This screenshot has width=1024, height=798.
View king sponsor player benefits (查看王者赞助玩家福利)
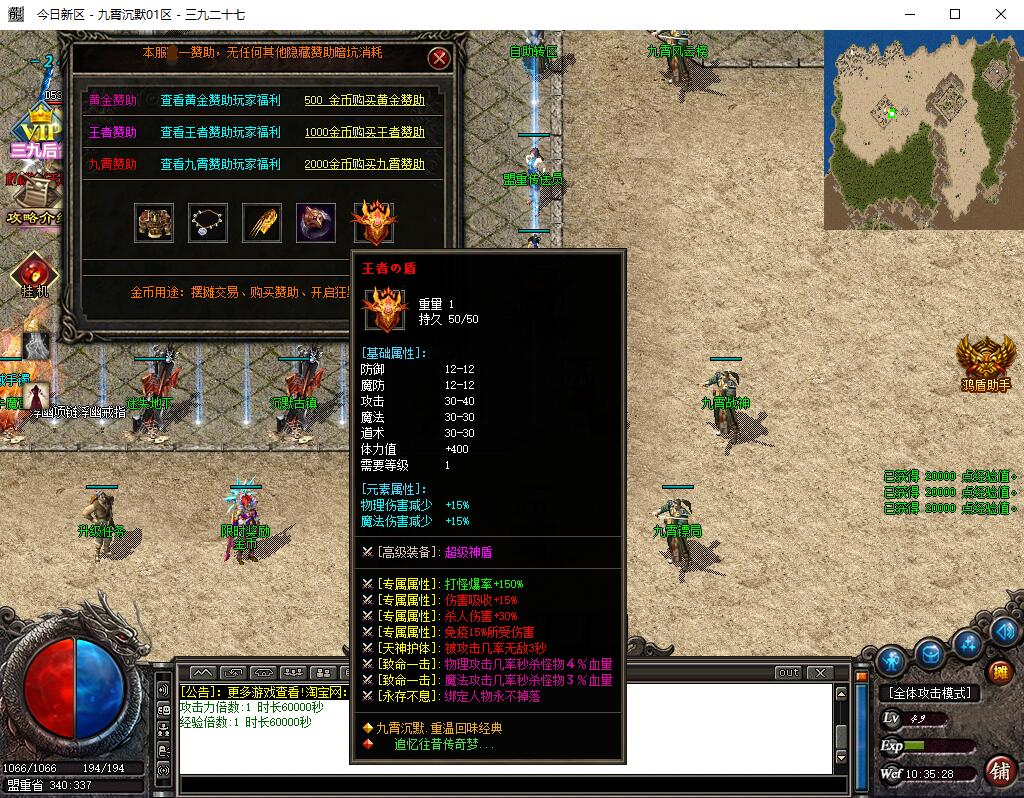point(220,132)
